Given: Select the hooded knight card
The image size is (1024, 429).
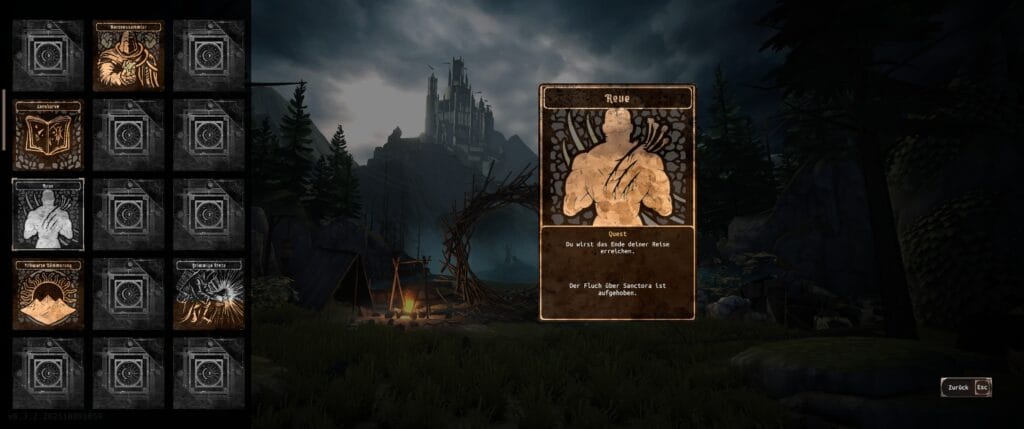Looking at the screenshot, I should (x=128, y=55).
